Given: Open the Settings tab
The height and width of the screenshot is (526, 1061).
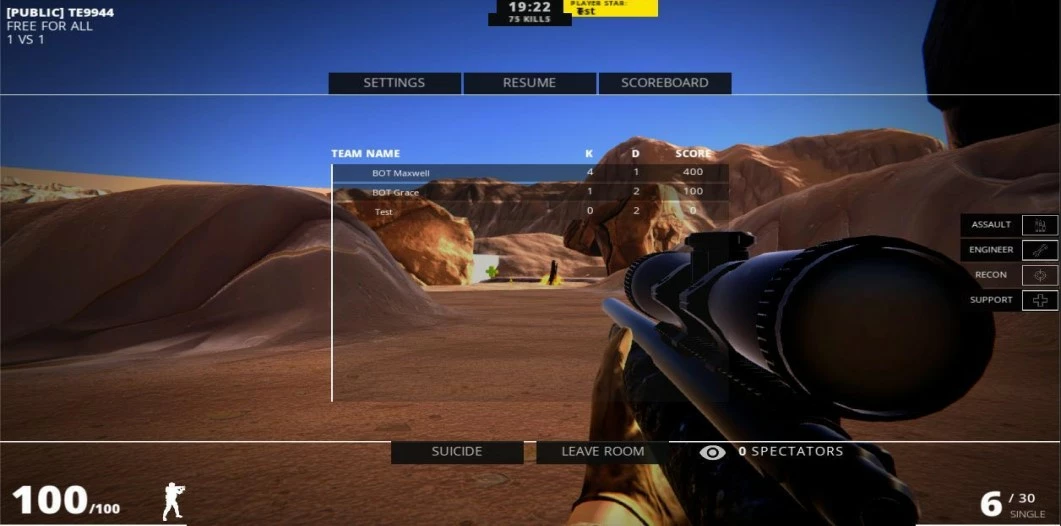Looking at the screenshot, I should click(x=394, y=83).
